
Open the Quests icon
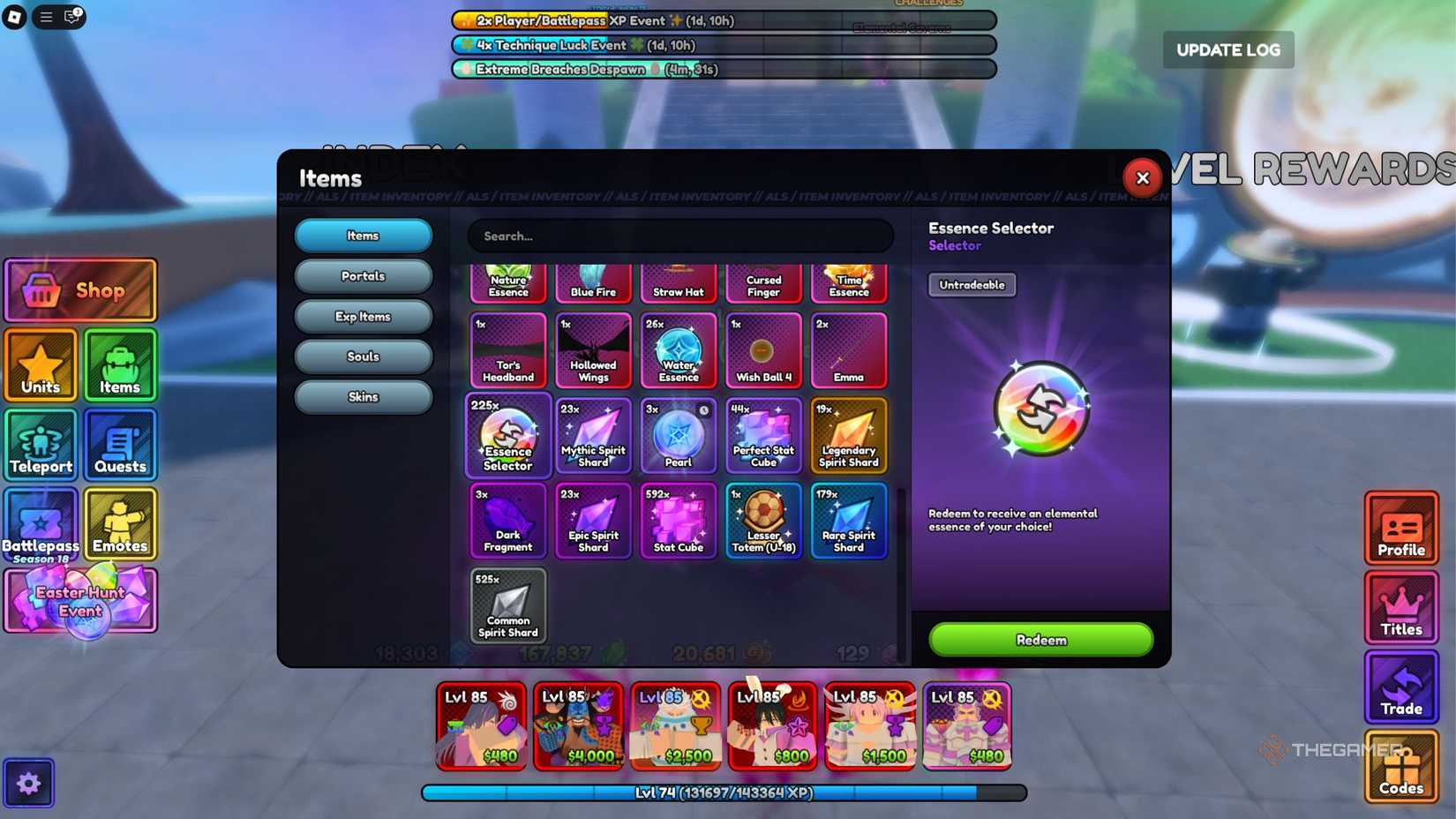point(120,445)
